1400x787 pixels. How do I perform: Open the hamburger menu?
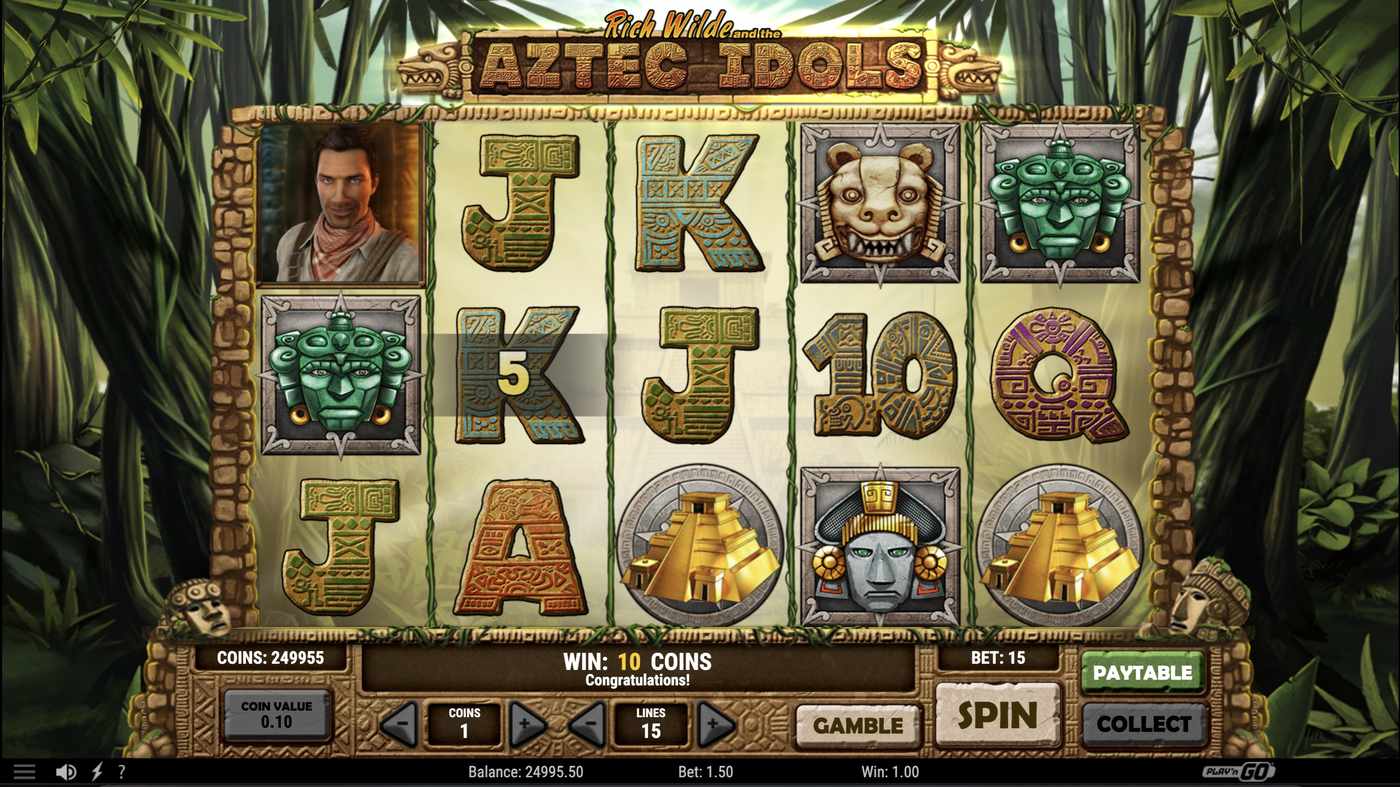click(24, 772)
